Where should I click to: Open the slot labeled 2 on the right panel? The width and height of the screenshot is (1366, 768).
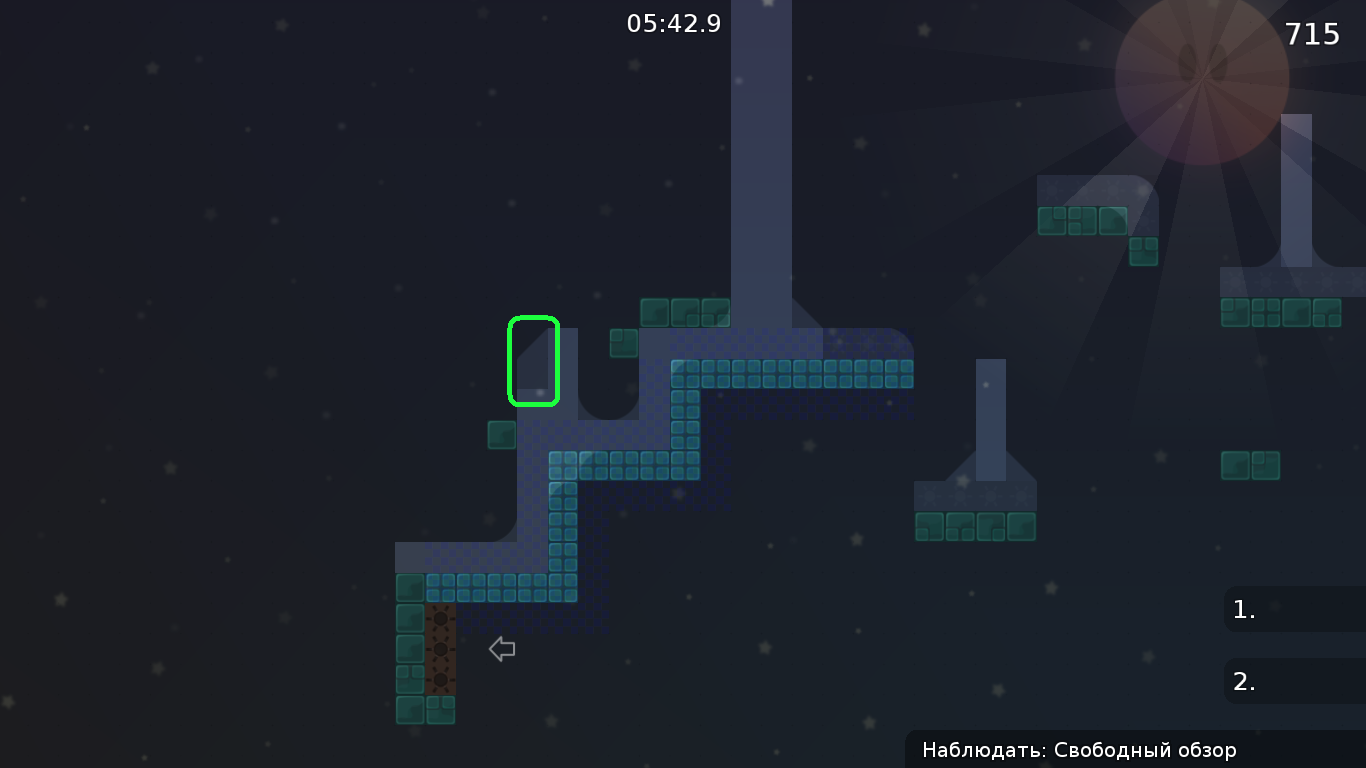(1290, 681)
